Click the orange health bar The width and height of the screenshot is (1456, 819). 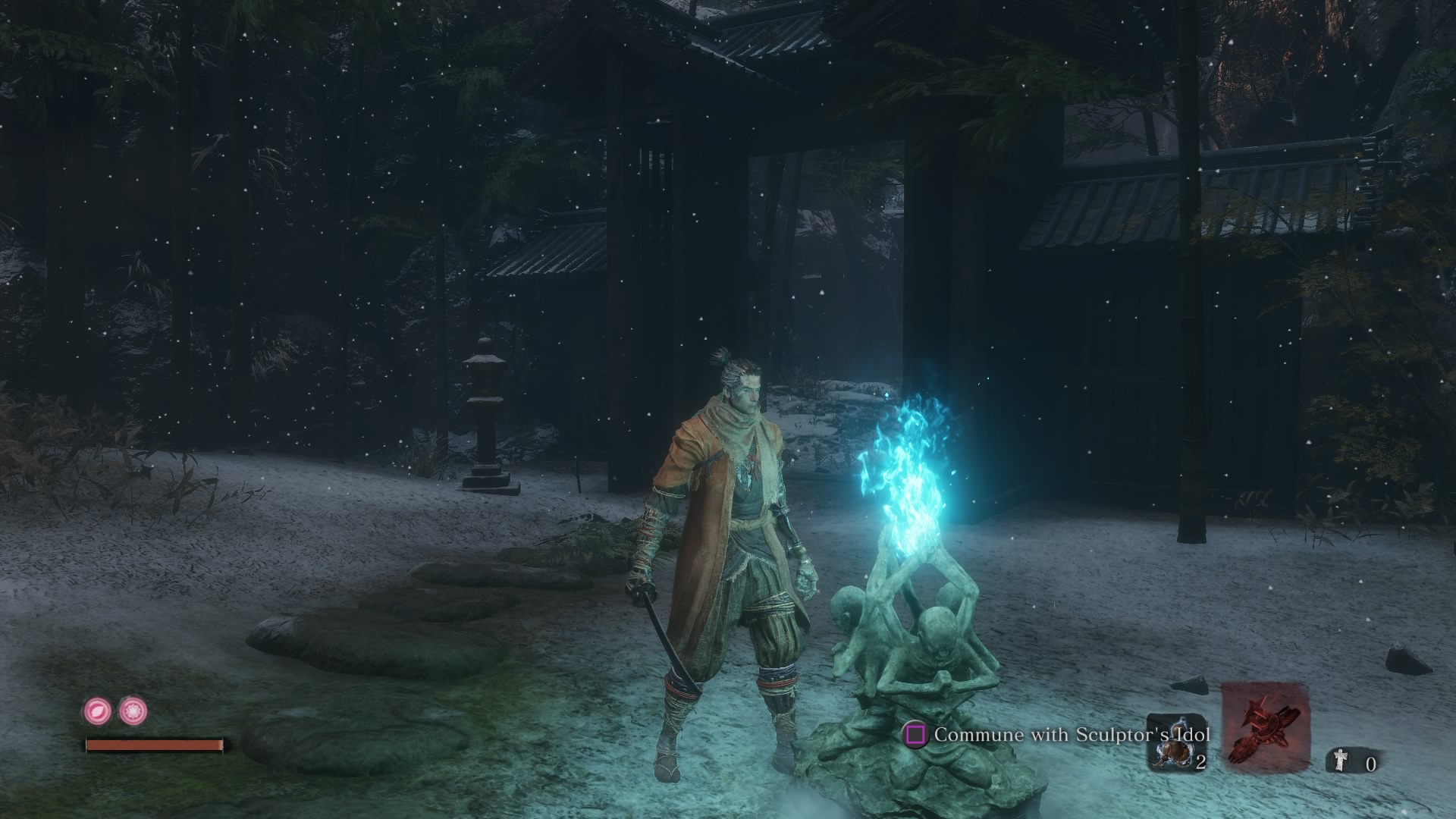click(154, 746)
